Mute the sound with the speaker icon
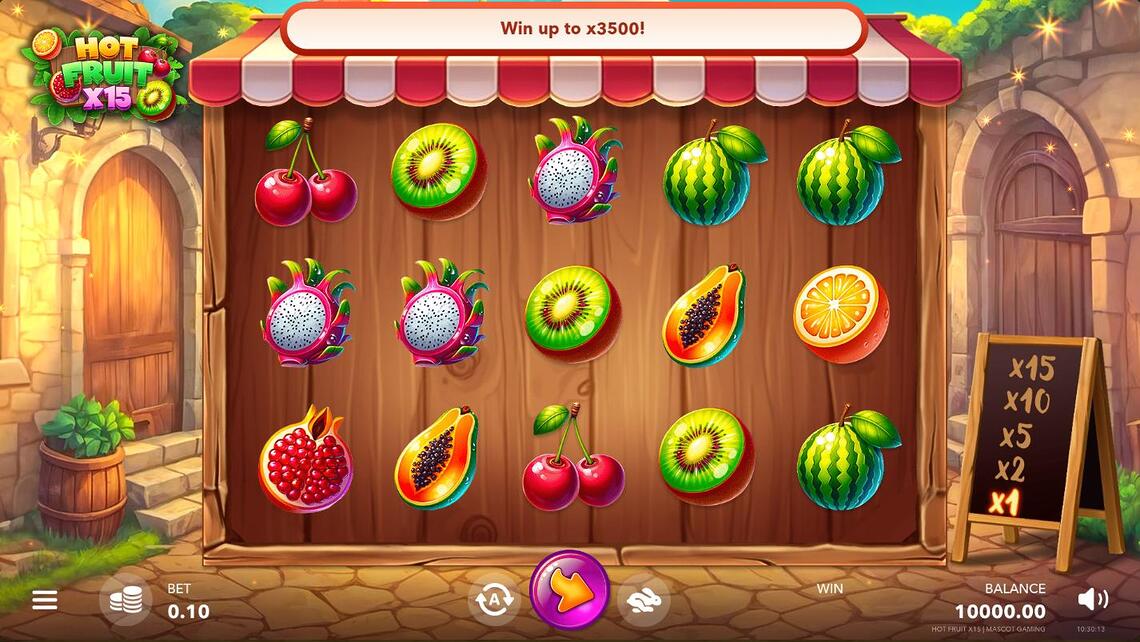 point(1092,599)
